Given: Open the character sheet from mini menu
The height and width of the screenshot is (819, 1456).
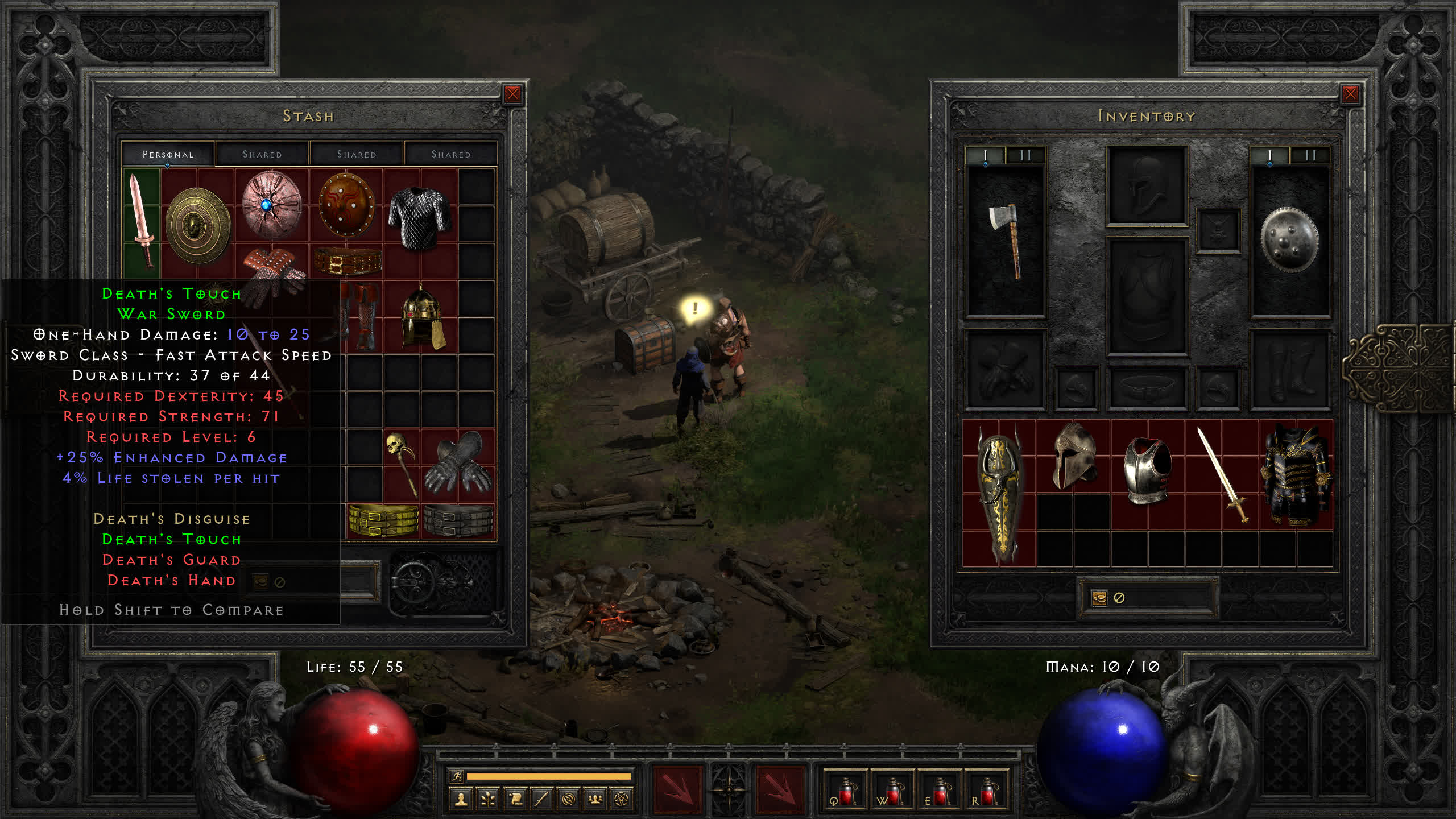Looking at the screenshot, I should [461, 800].
